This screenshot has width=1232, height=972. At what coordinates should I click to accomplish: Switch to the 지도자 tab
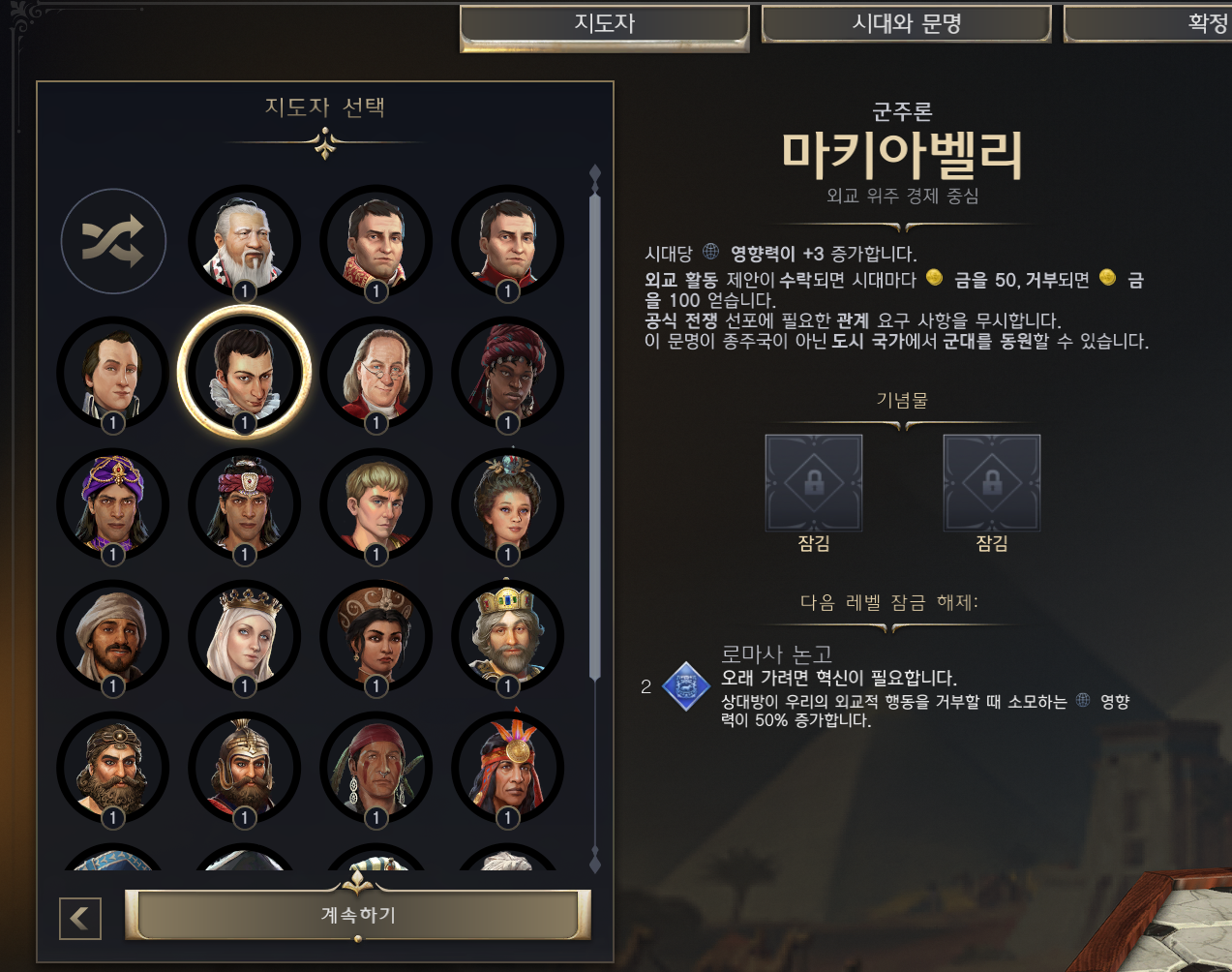[604, 24]
